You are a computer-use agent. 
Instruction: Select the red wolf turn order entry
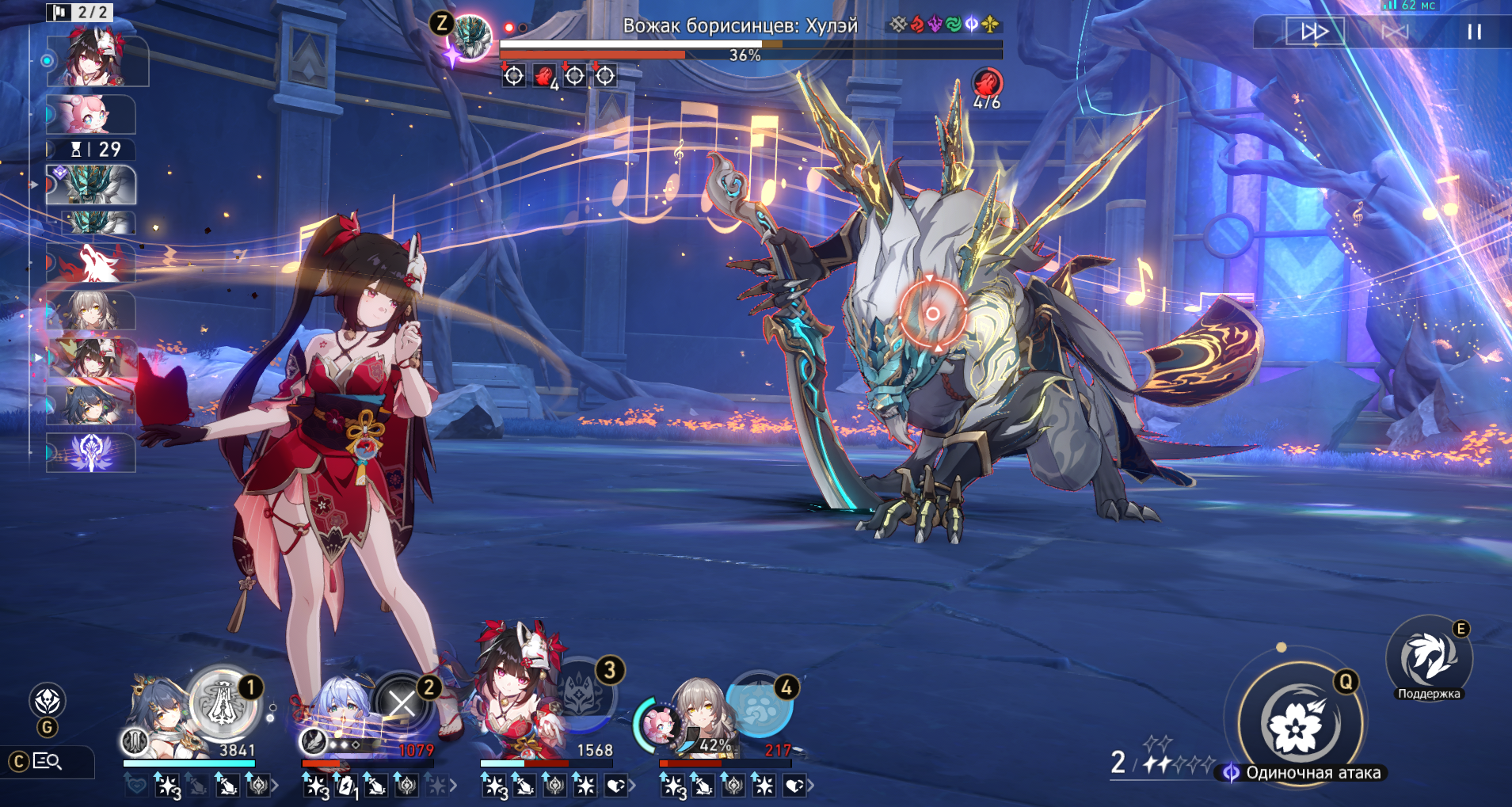click(91, 264)
